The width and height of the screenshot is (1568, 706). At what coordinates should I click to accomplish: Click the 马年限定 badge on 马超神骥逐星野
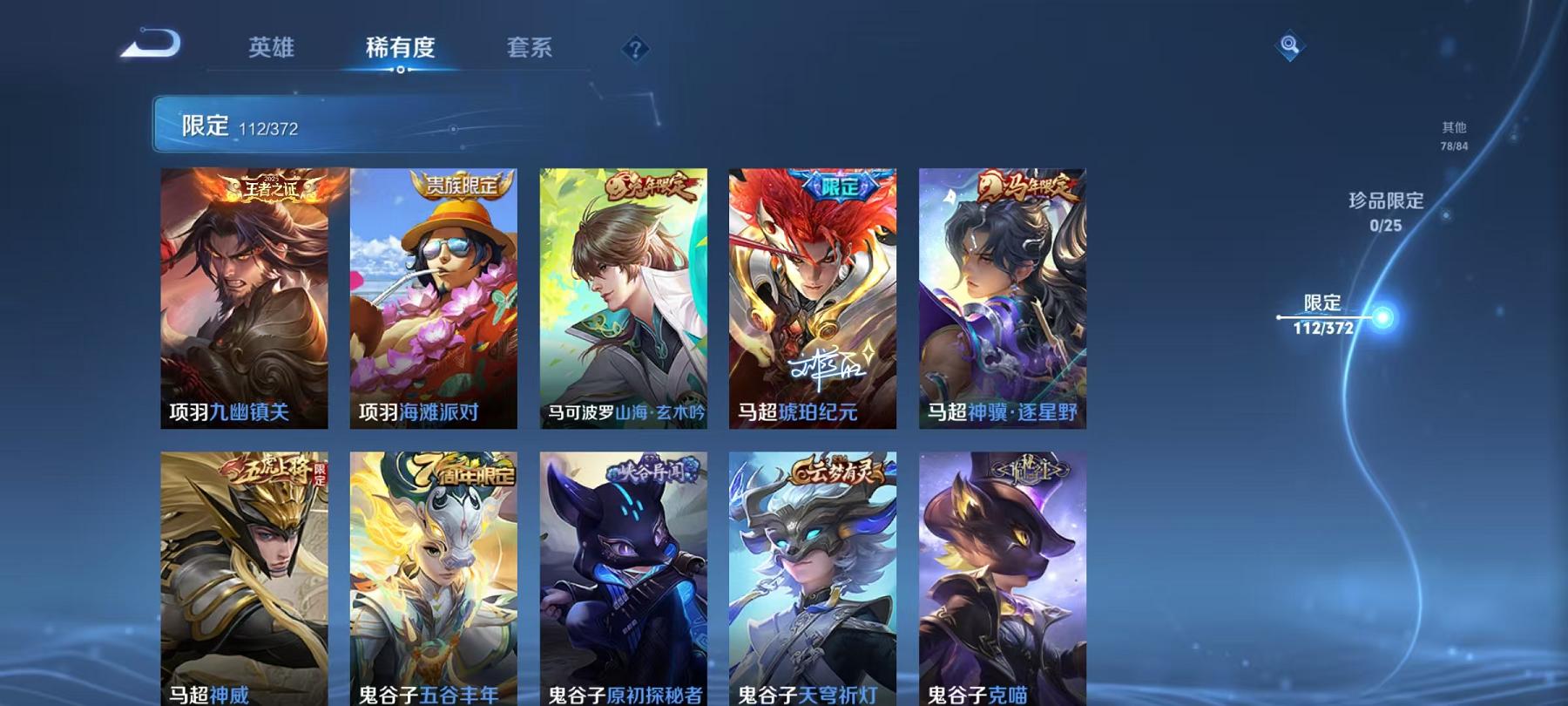[1024, 185]
